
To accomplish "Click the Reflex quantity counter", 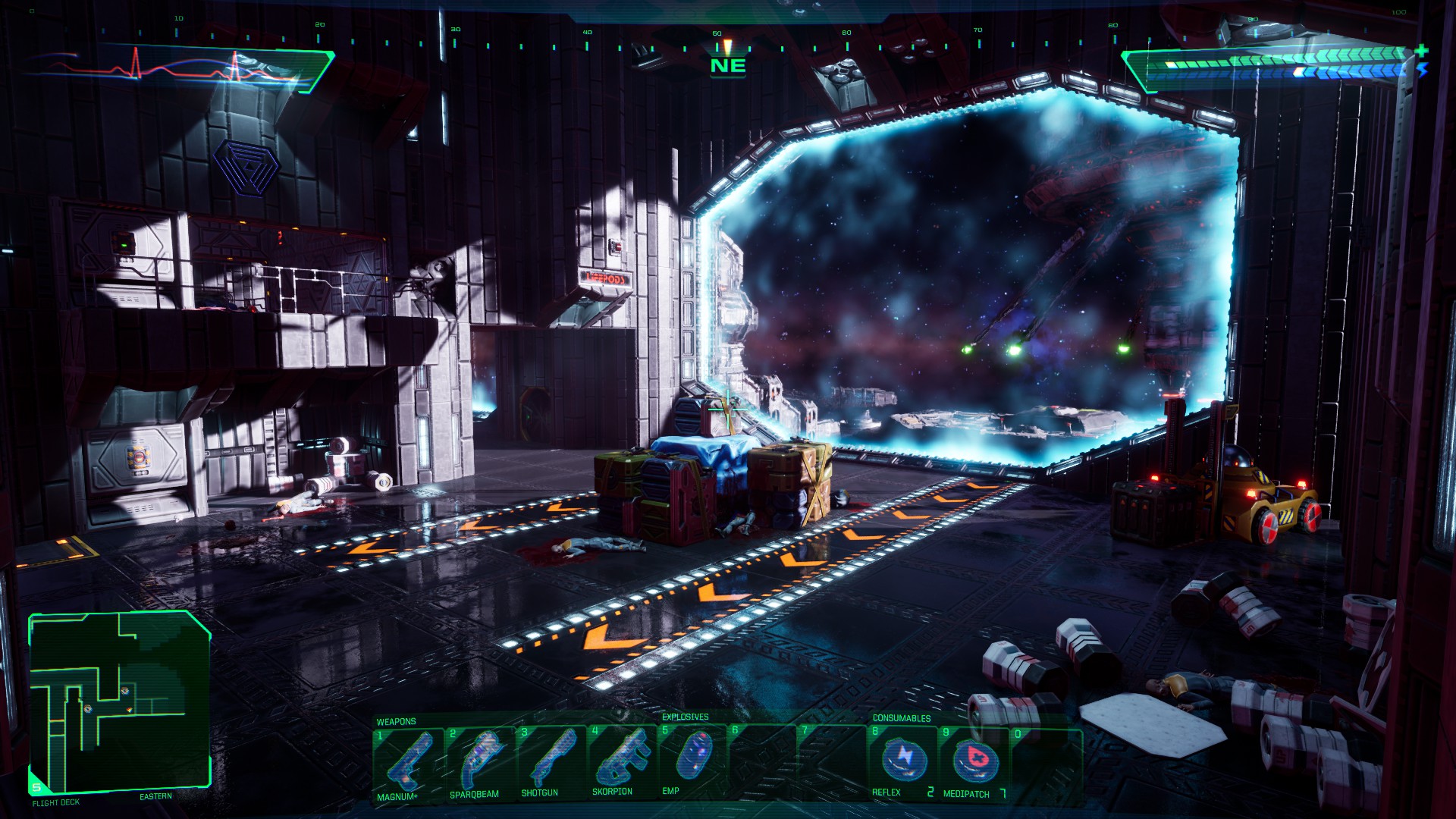I will point(931,793).
